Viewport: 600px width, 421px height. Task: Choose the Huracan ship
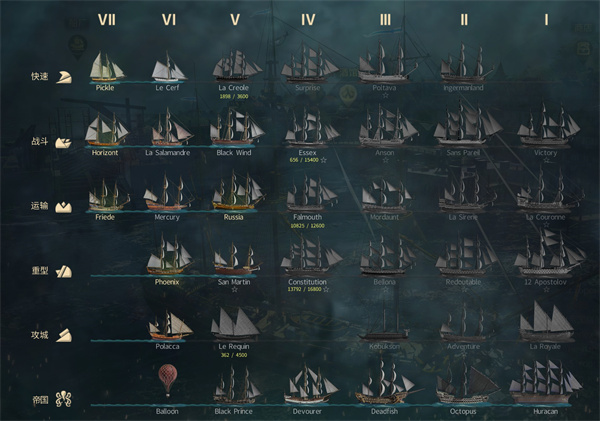(x=547, y=383)
